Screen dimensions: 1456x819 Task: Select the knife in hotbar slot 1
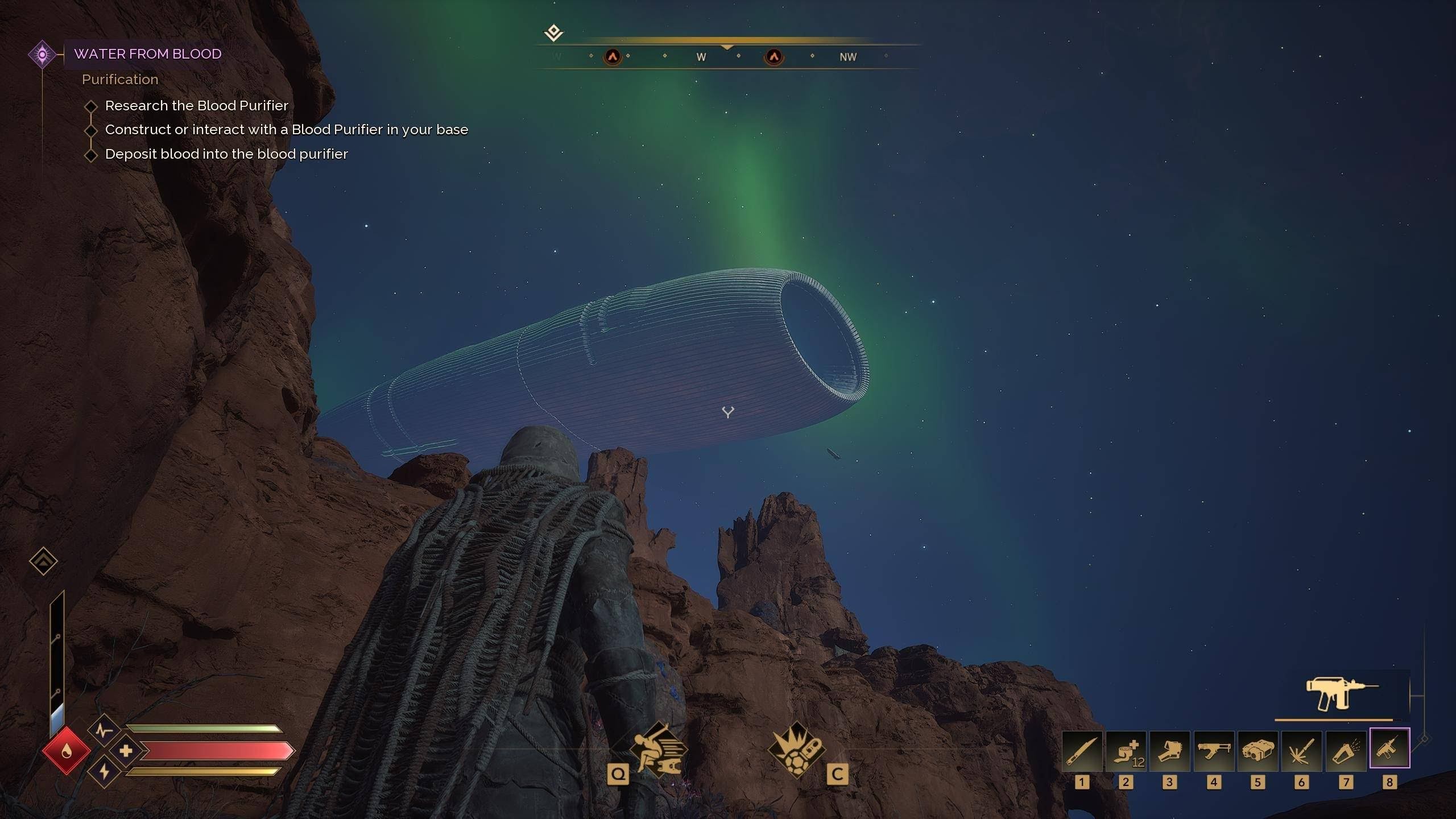click(1082, 751)
